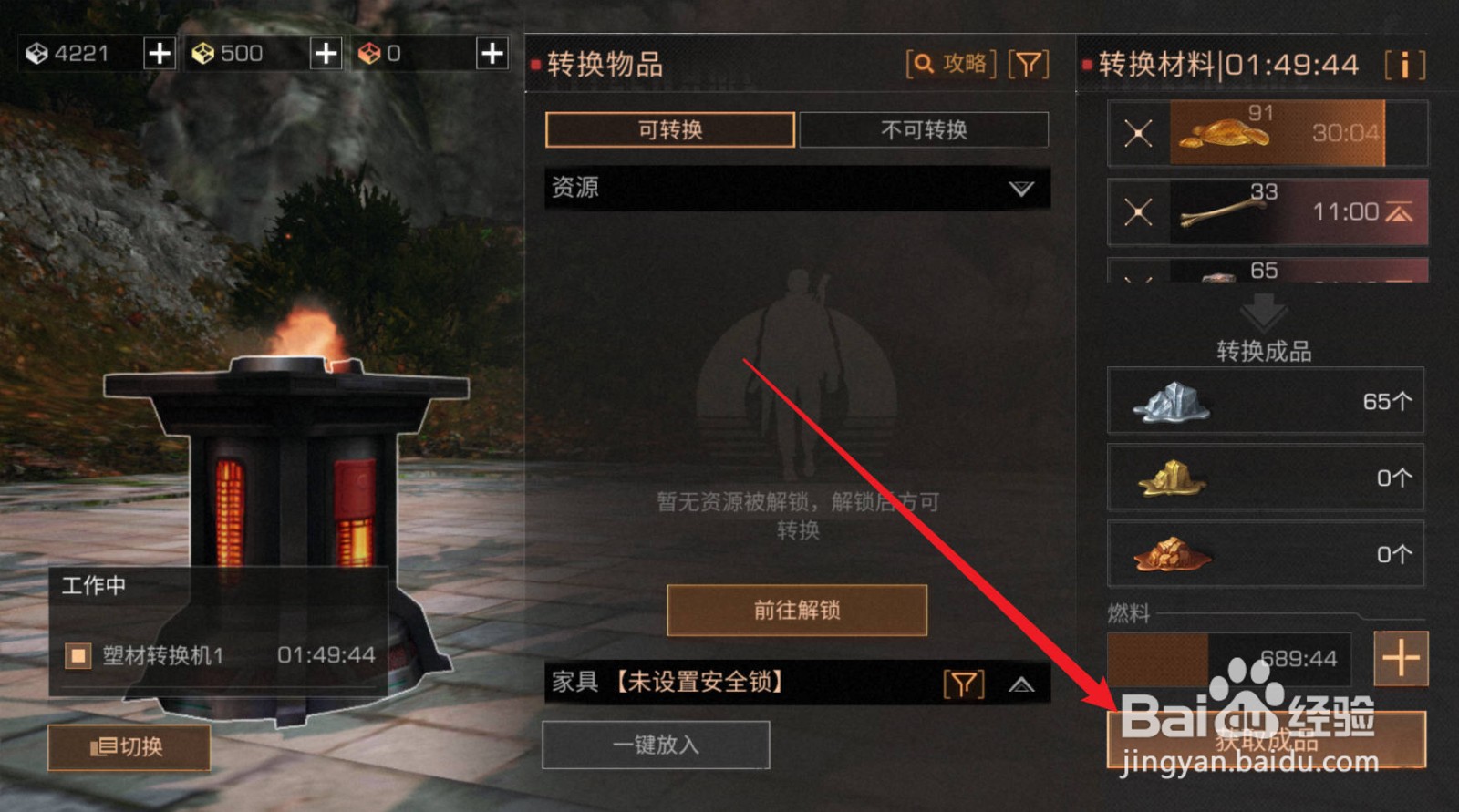Open the filter icon on the 家具 row
This screenshot has width=1459, height=812.
(964, 682)
